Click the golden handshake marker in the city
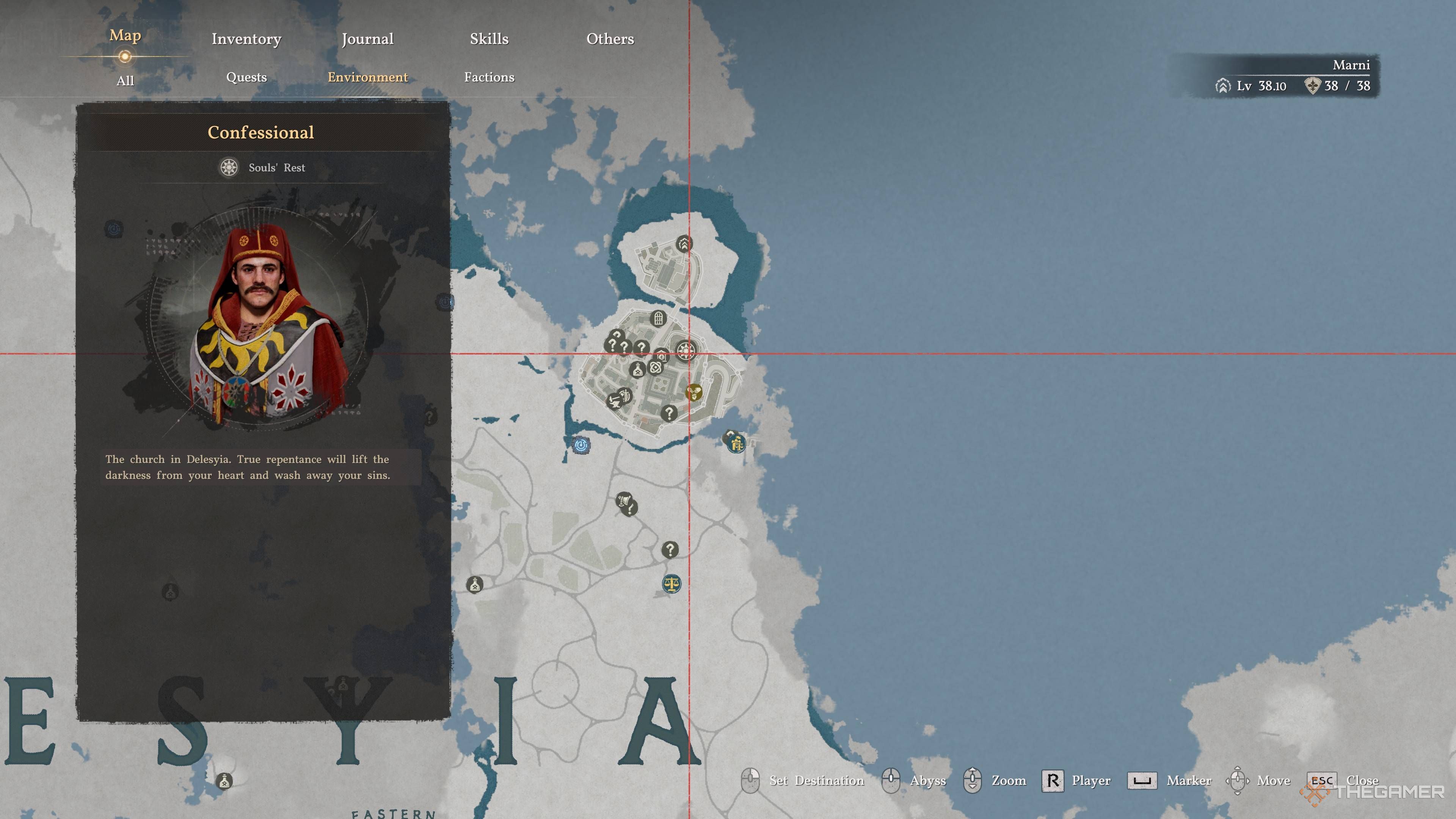This screenshot has width=1456, height=819. tap(693, 391)
